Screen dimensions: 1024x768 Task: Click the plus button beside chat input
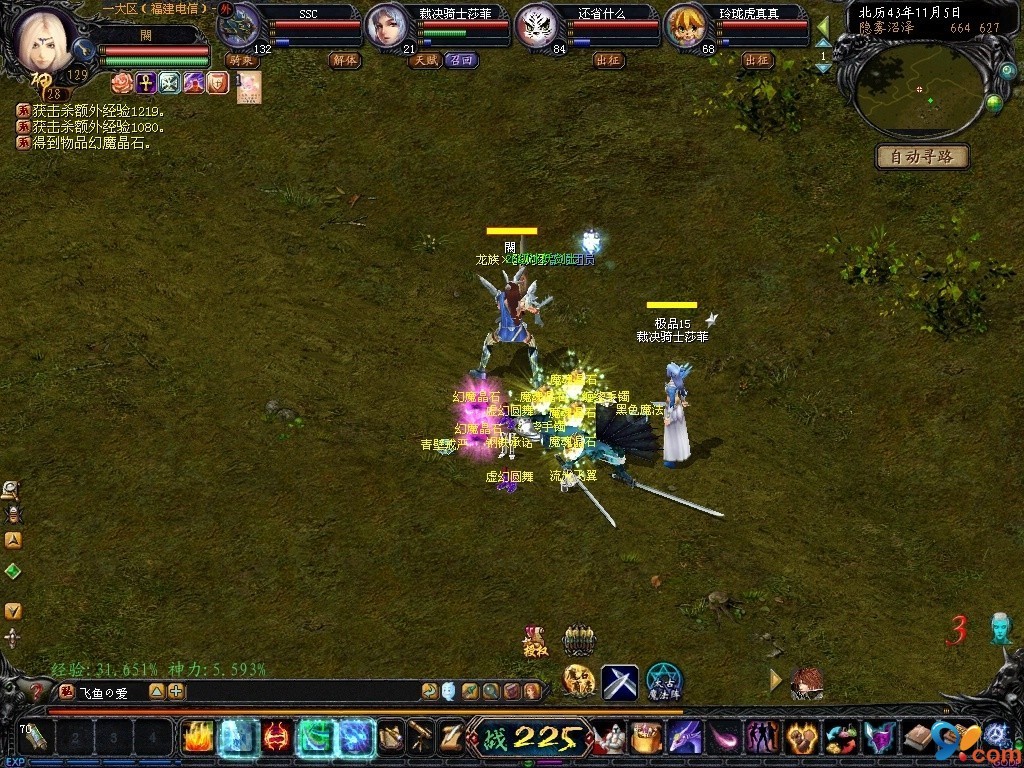pos(176,691)
